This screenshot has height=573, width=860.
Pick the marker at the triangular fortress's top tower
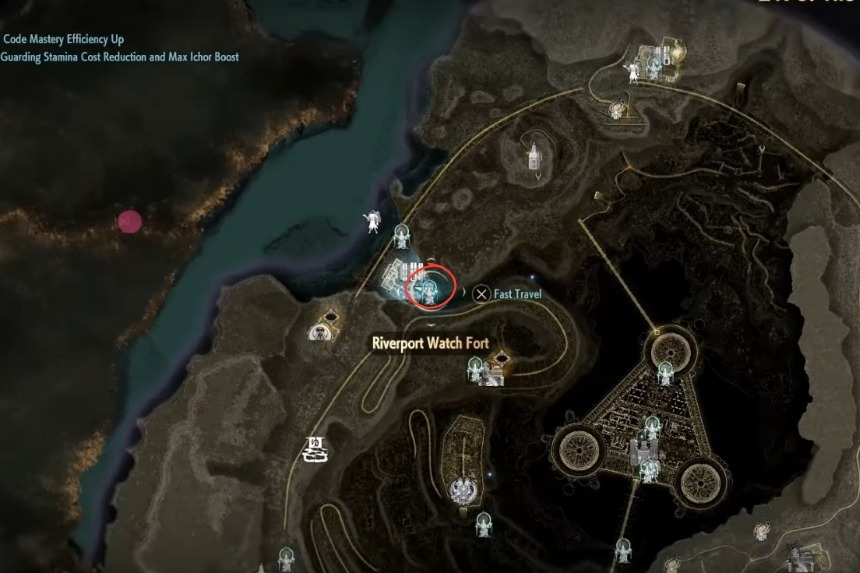[666, 371]
